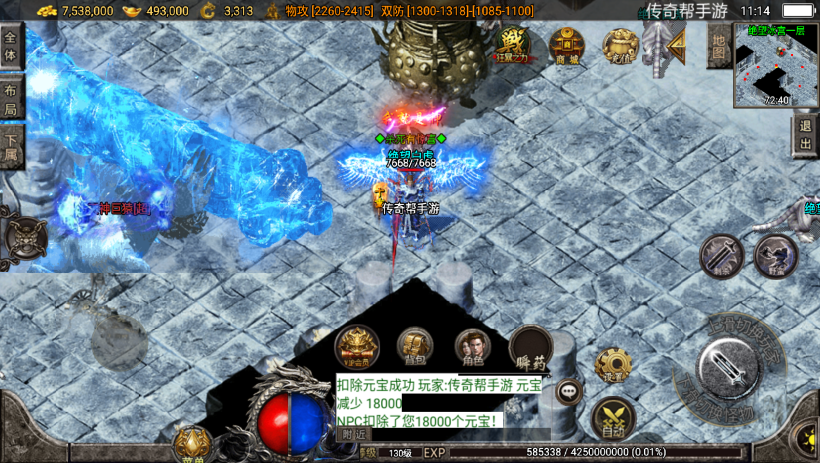
Task: Open the 商城 shop icon
Action: point(567,45)
